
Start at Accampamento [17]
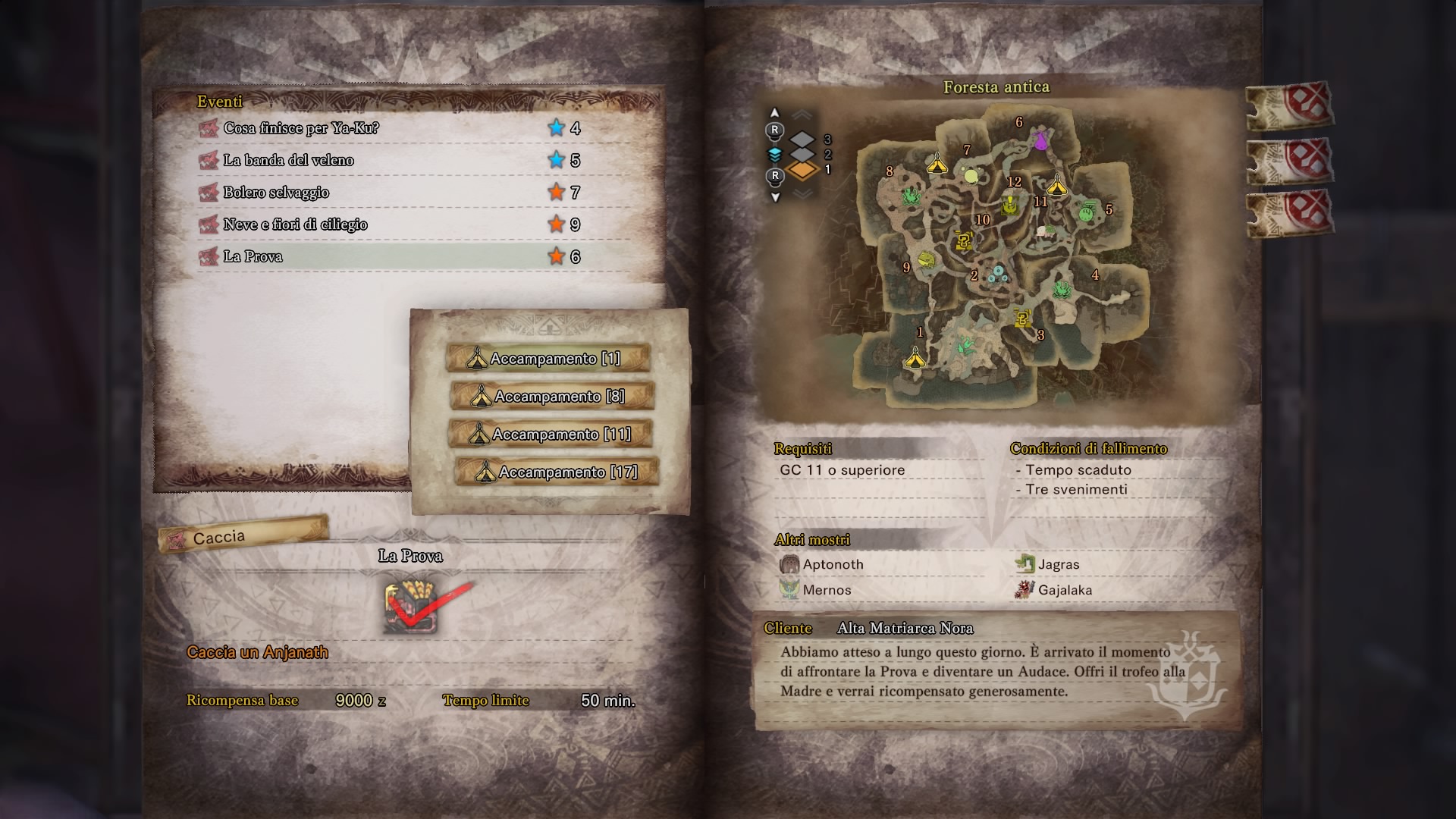coord(556,472)
